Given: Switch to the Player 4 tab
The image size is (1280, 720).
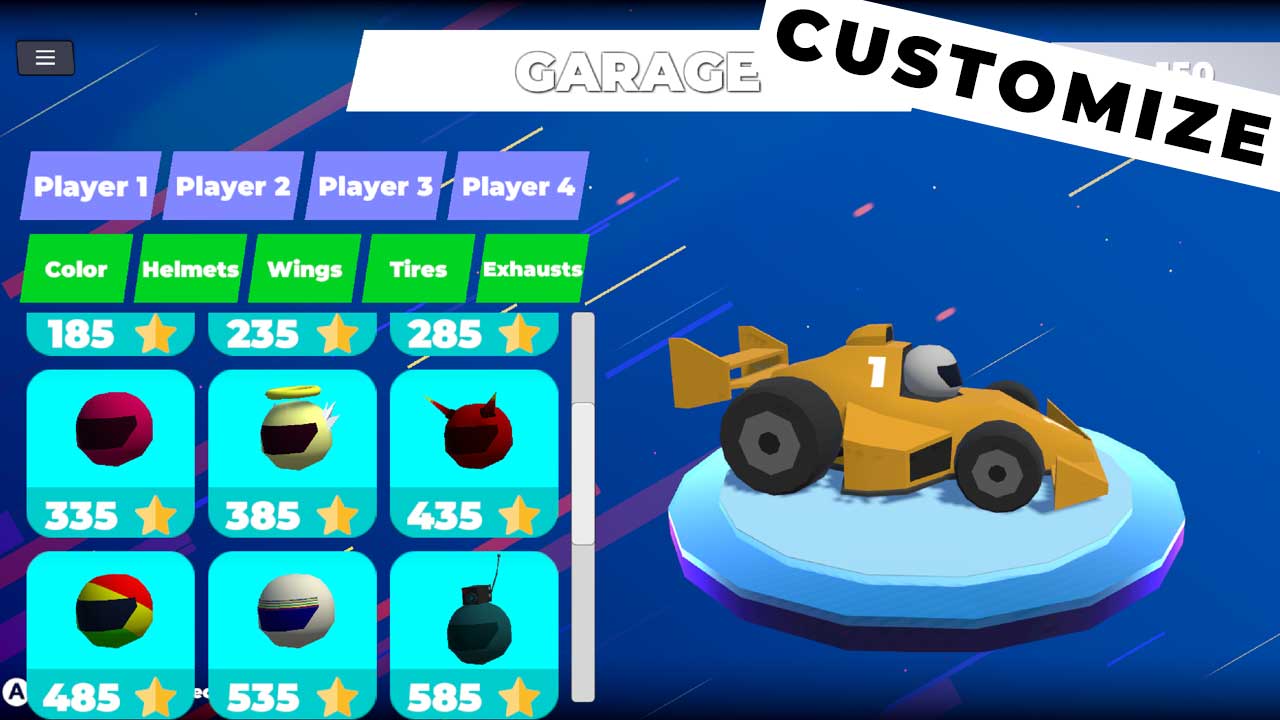Looking at the screenshot, I should (518, 186).
